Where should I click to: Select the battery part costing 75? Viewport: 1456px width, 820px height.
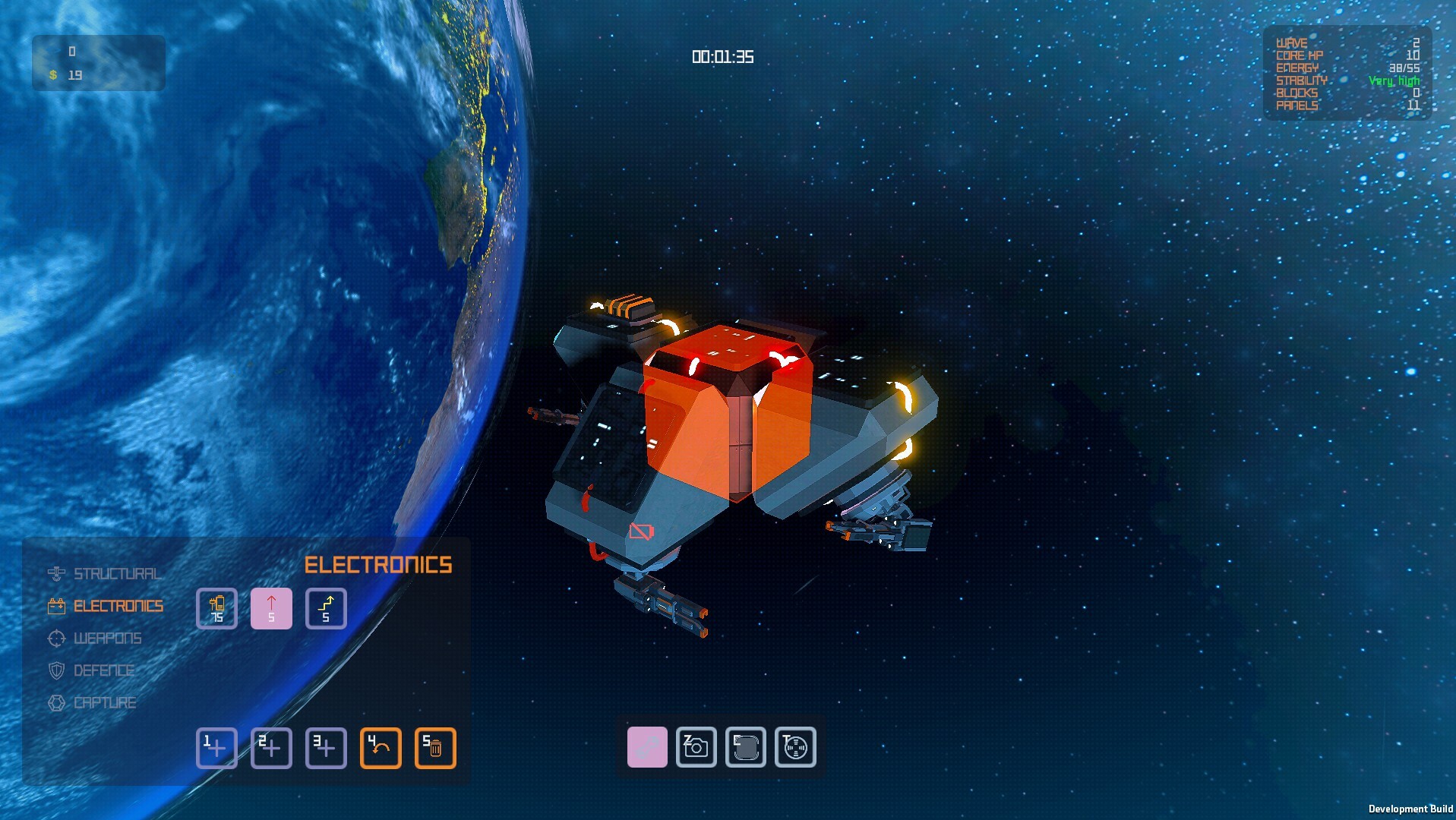[217, 609]
